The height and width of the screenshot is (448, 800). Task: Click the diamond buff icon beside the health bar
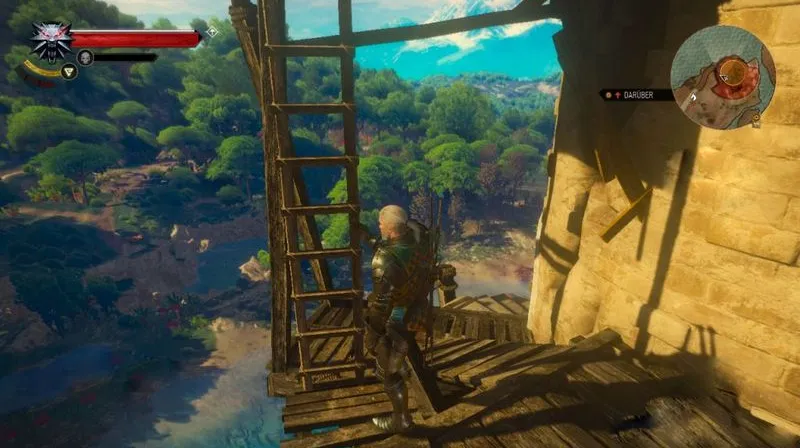coord(211,33)
